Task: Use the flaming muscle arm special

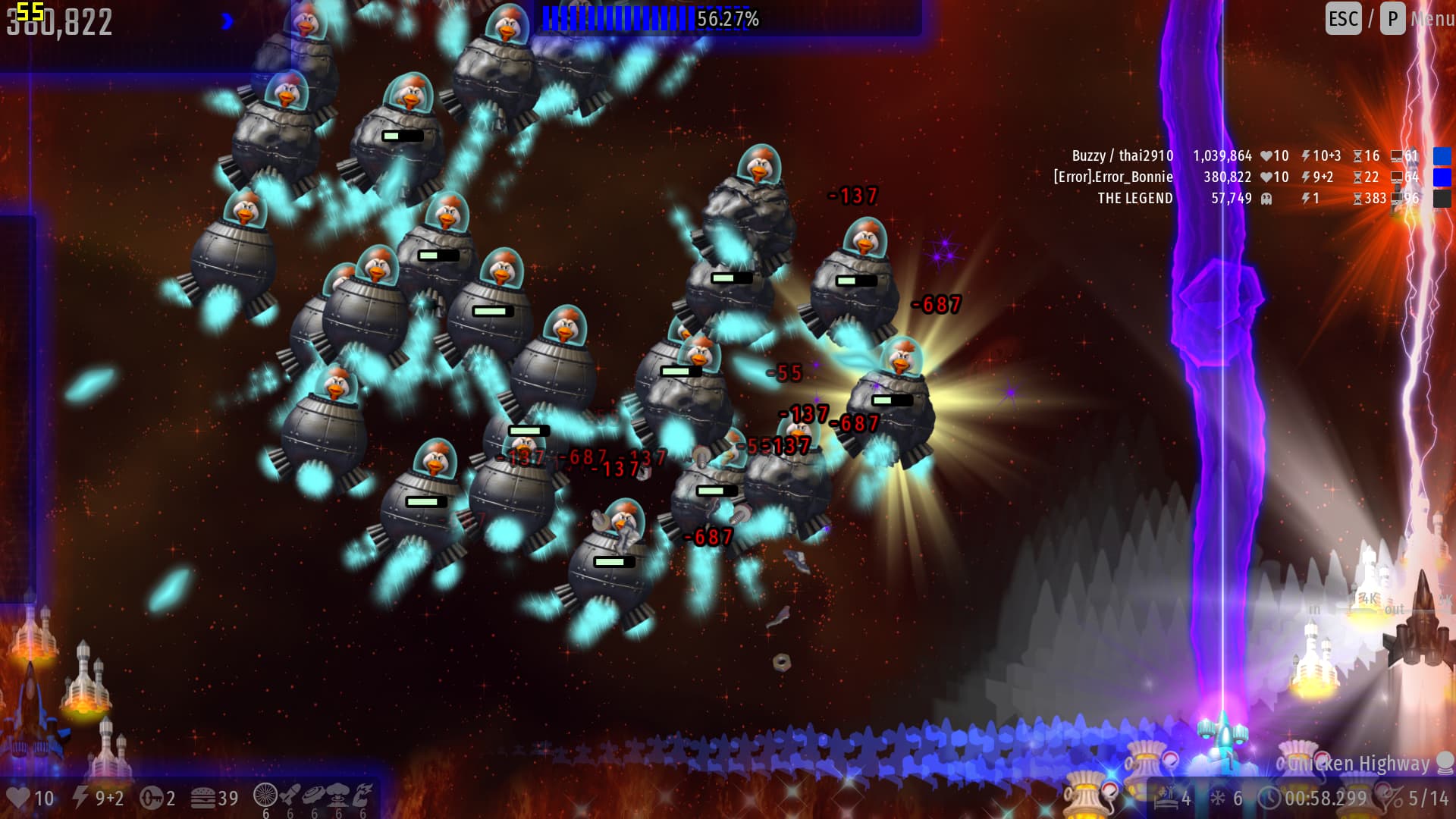Action: pyautogui.click(x=362, y=795)
